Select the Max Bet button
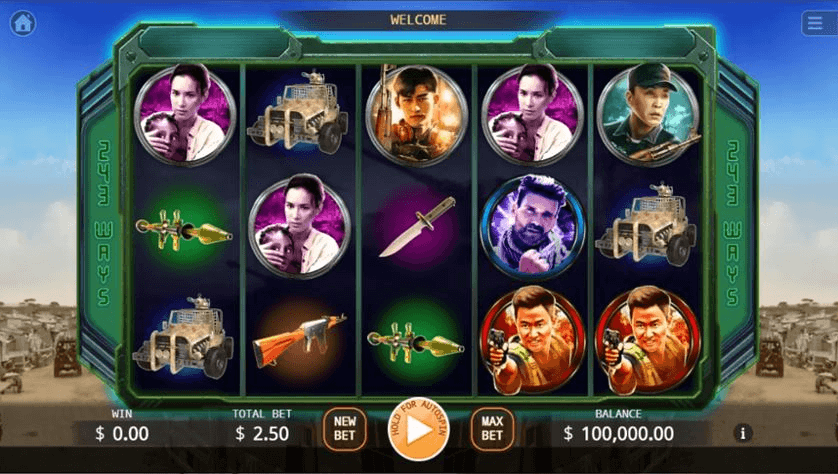This screenshot has width=838, height=474. (x=492, y=429)
